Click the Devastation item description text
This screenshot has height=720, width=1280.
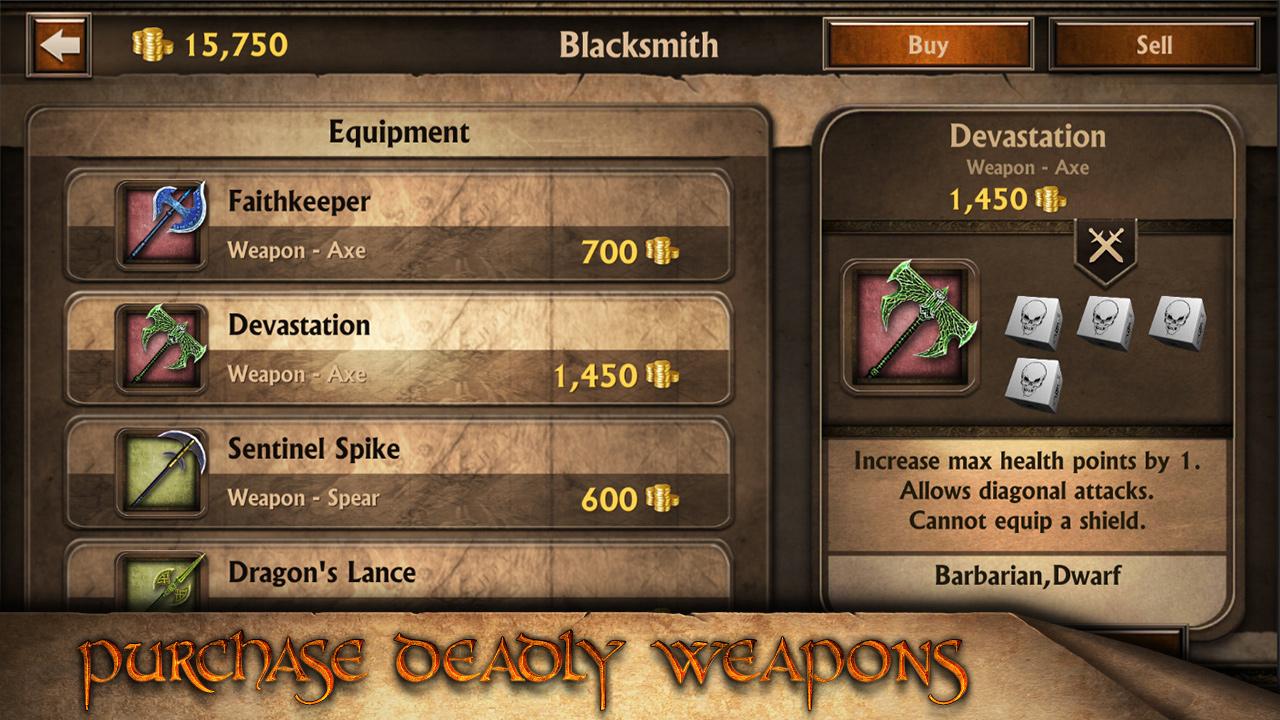tap(1029, 492)
